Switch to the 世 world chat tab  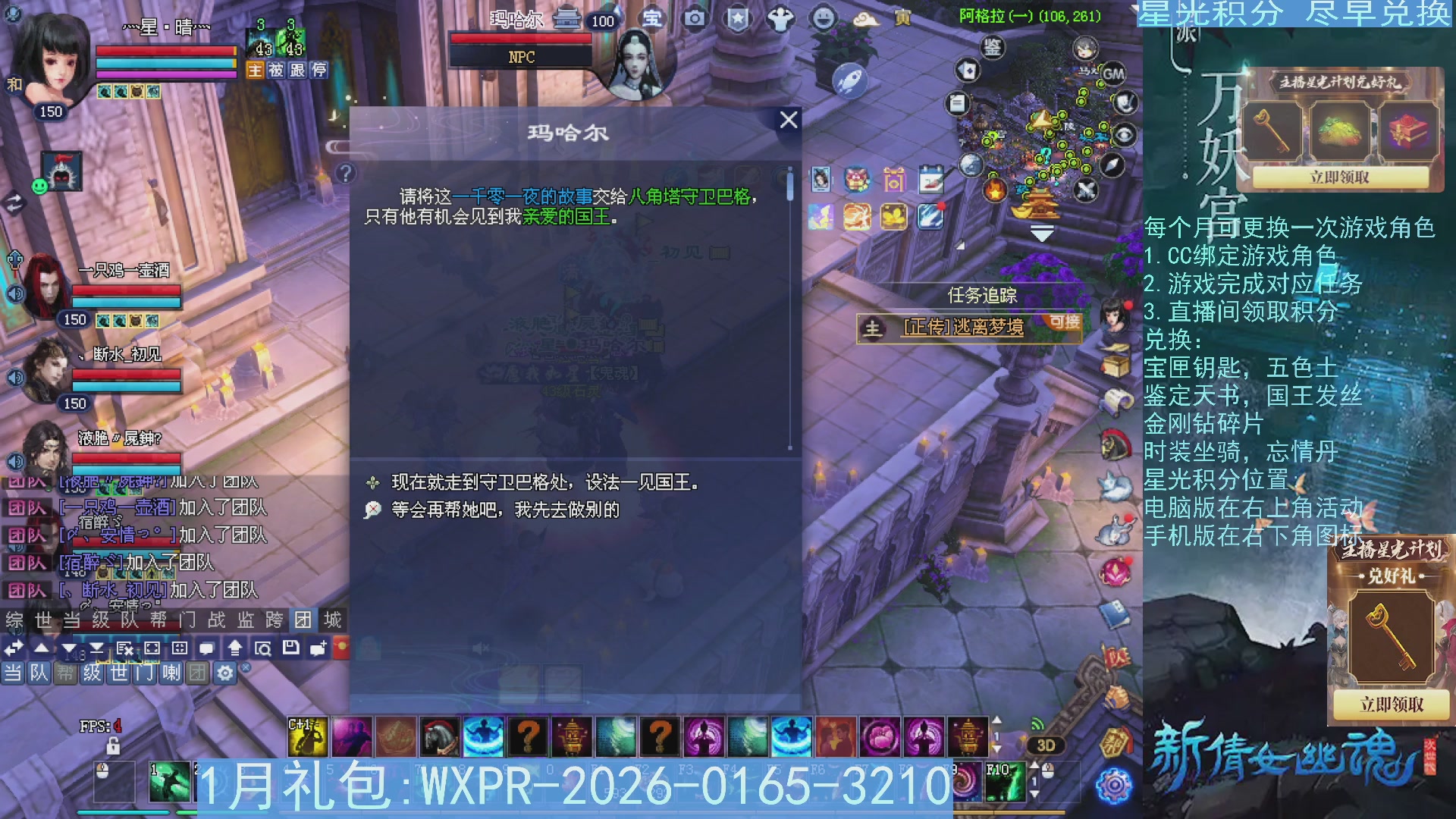(44, 619)
